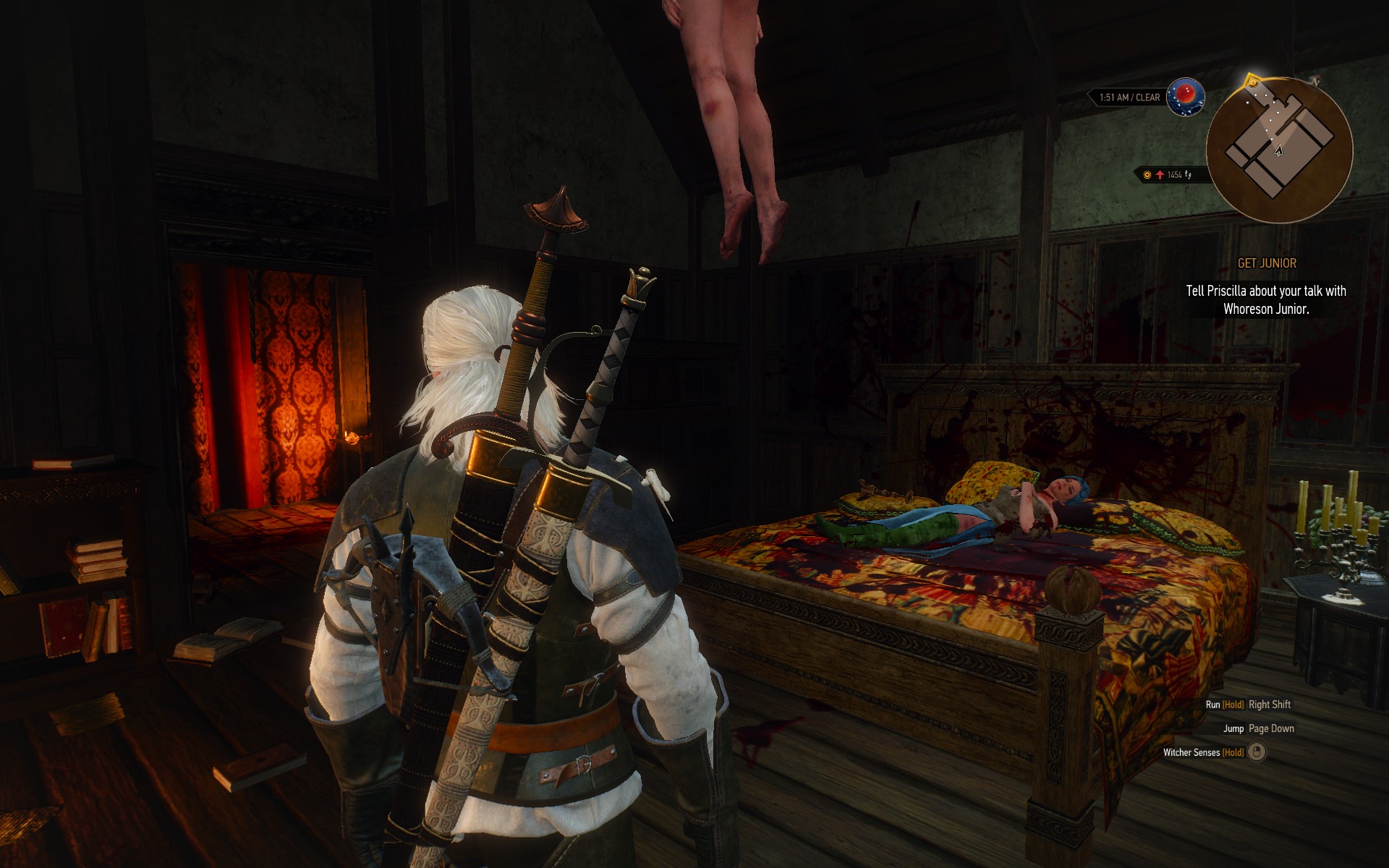Select the Get Junior quest title
The height and width of the screenshot is (868, 1389).
tap(1267, 263)
